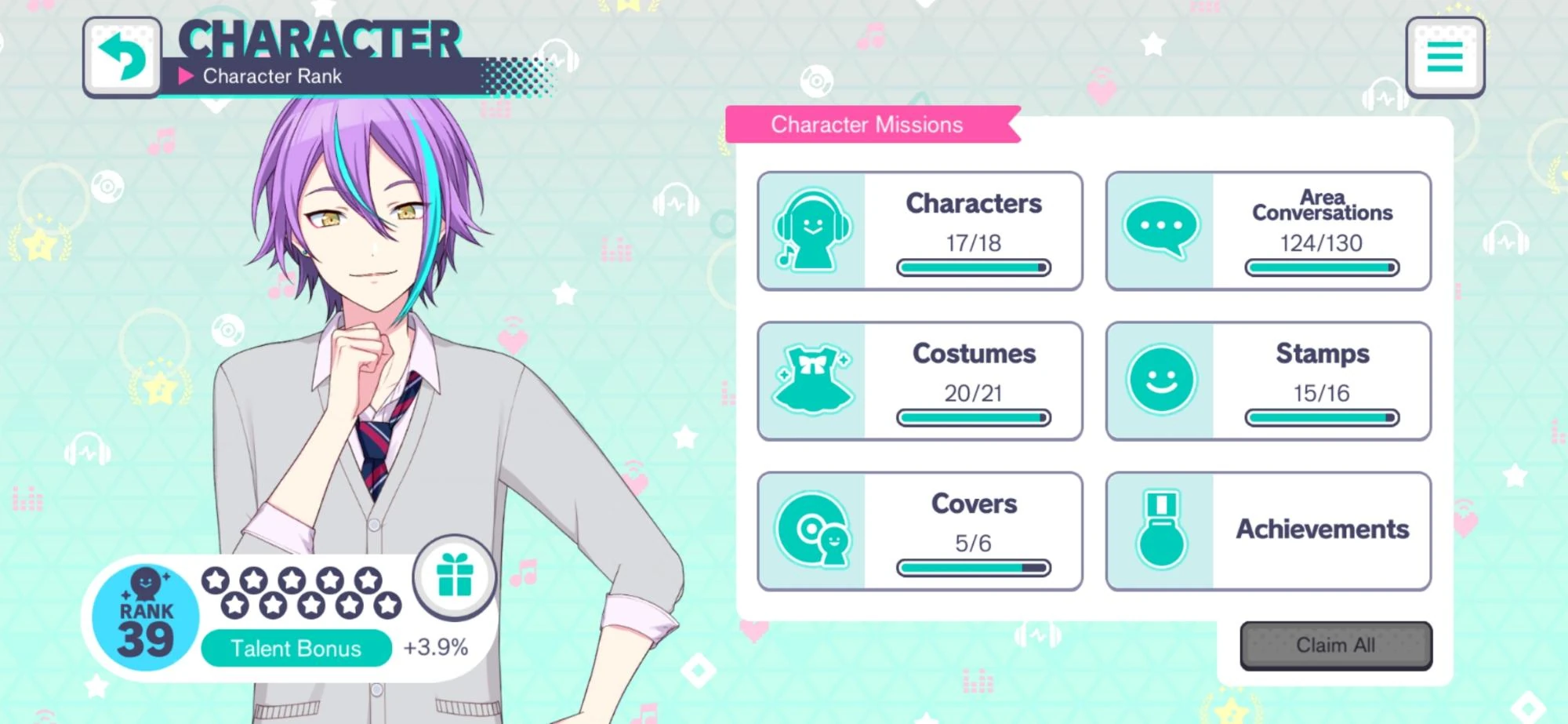1568x724 pixels.
Task: Click the Character Missions pink banner
Action: point(867,124)
